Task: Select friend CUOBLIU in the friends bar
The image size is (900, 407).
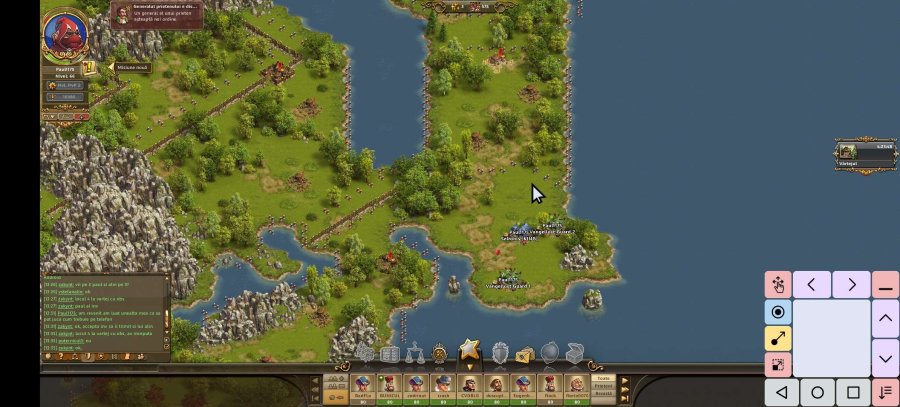Action: coord(469,388)
